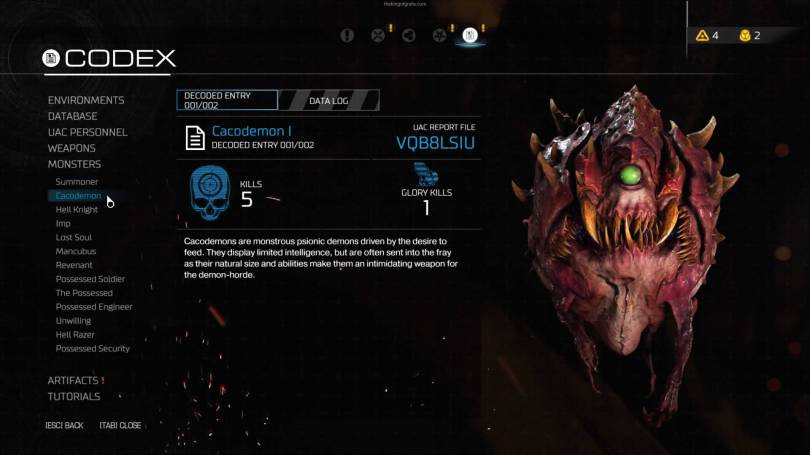The image size is (810, 455).
Task: Open the Possessed Security entry
Action: (92, 349)
